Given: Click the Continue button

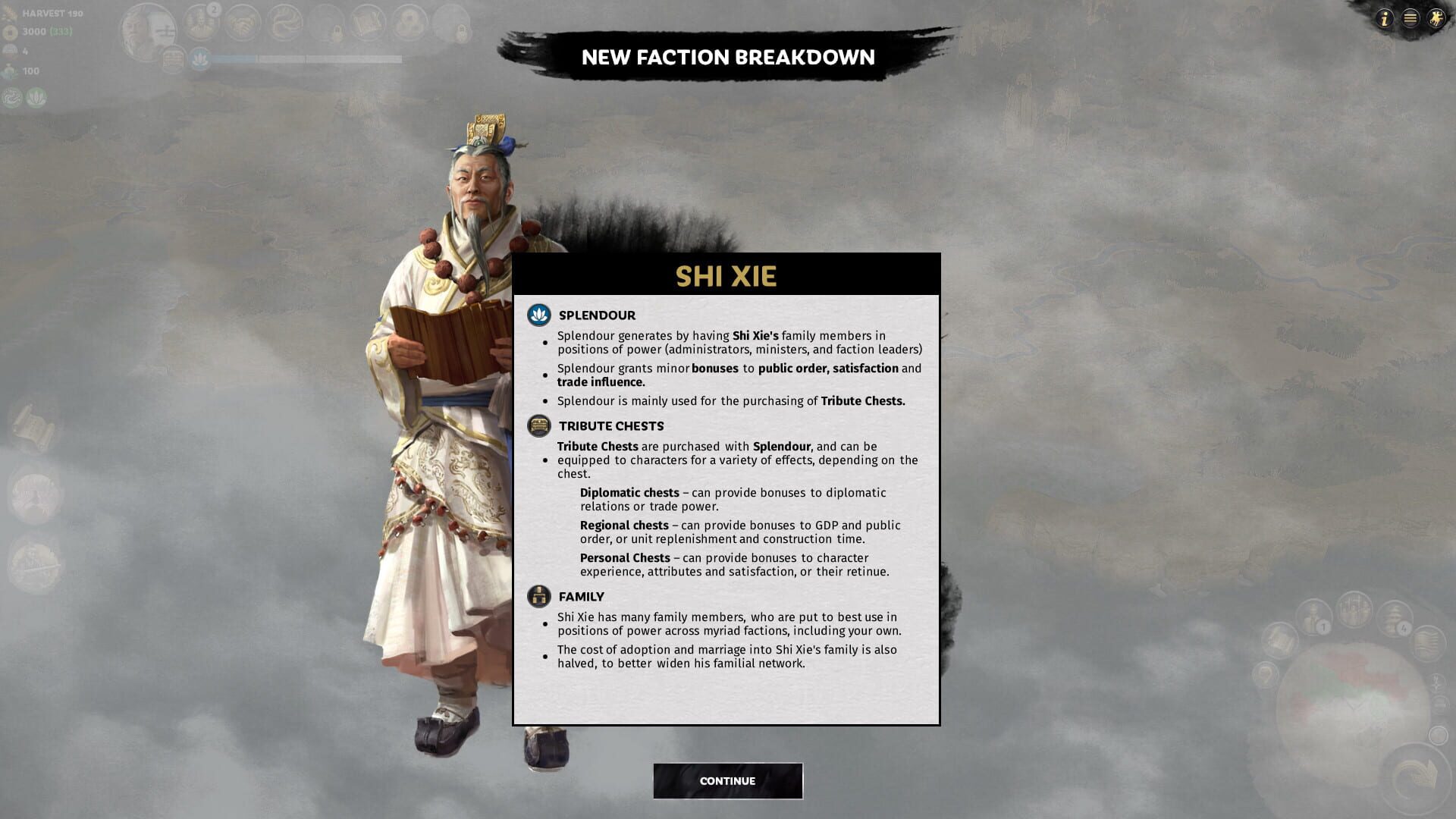Looking at the screenshot, I should pos(727,780).
